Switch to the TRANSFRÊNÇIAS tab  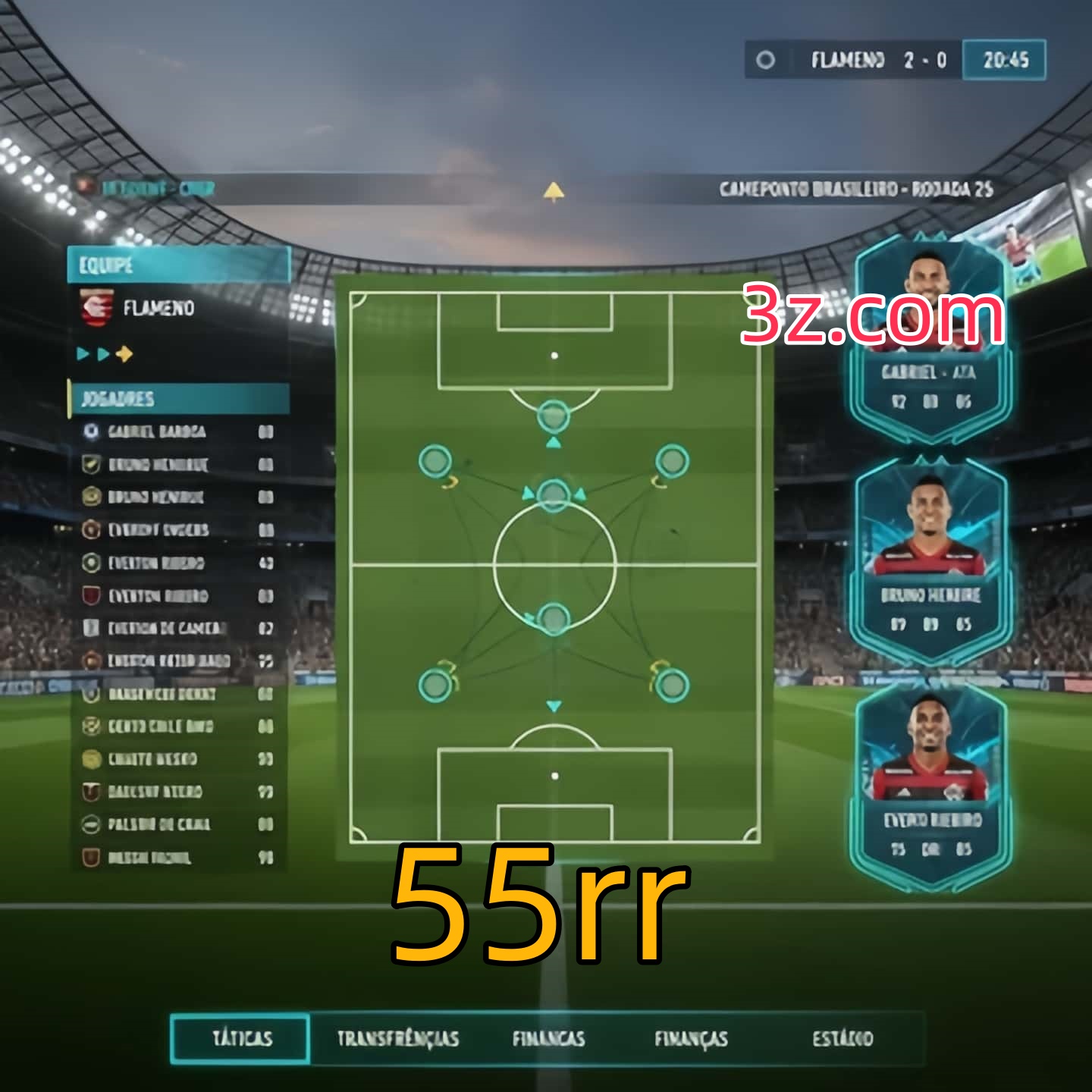397,1039
